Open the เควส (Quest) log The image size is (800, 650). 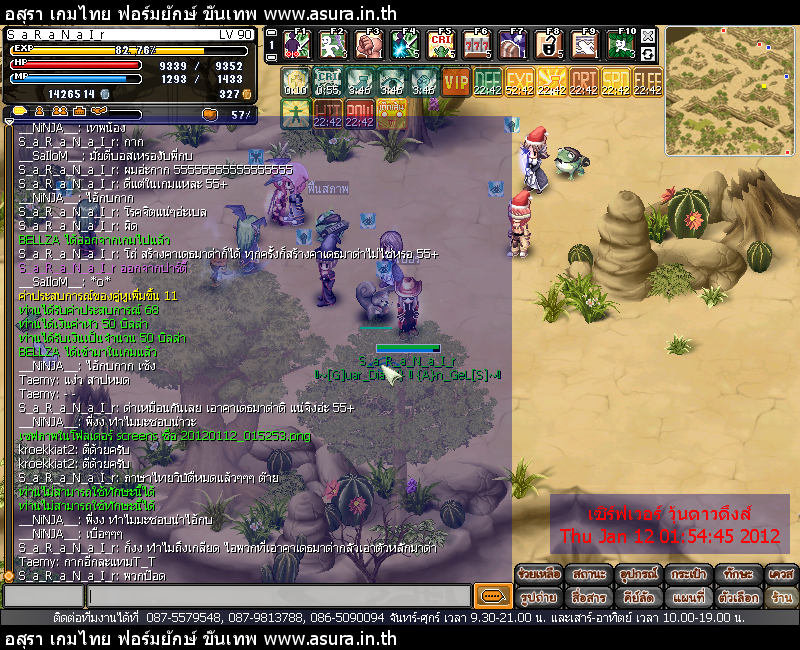tap(781, 574)
